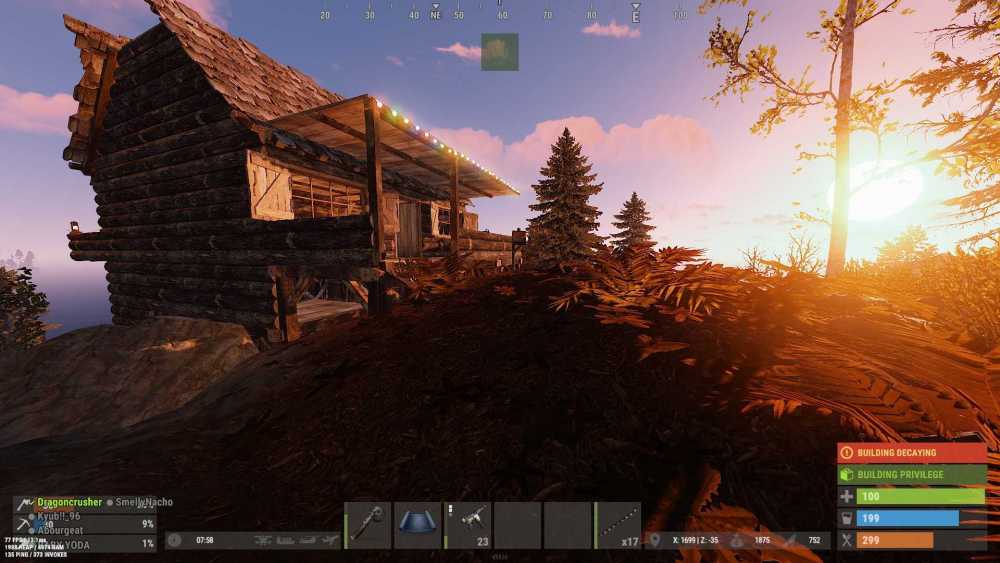
Task: Click the green marker below the compass
Action: click(x=499, y=51)
